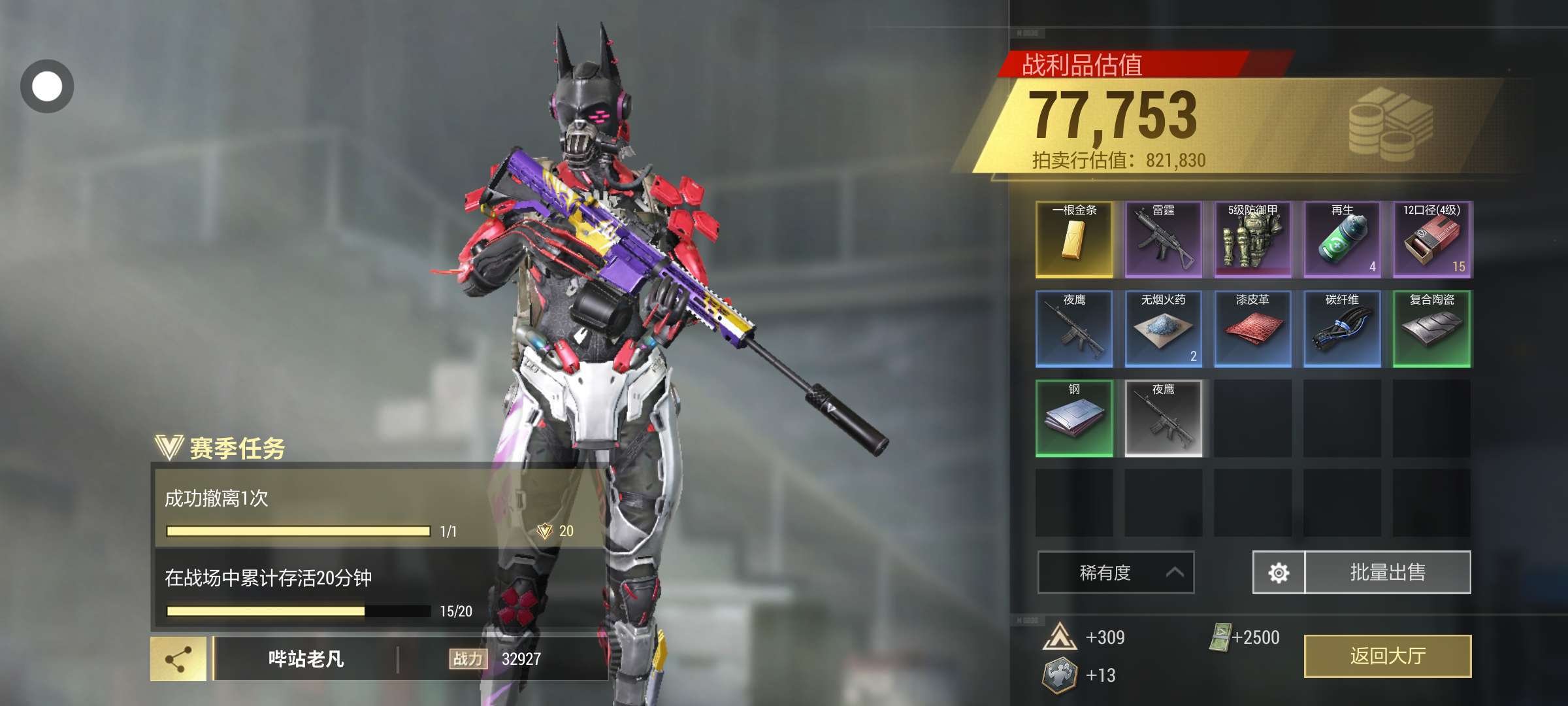Select the 12口径(4级) ammo box slot
Screen dimensions: 1568x706
coord(1431,239)
